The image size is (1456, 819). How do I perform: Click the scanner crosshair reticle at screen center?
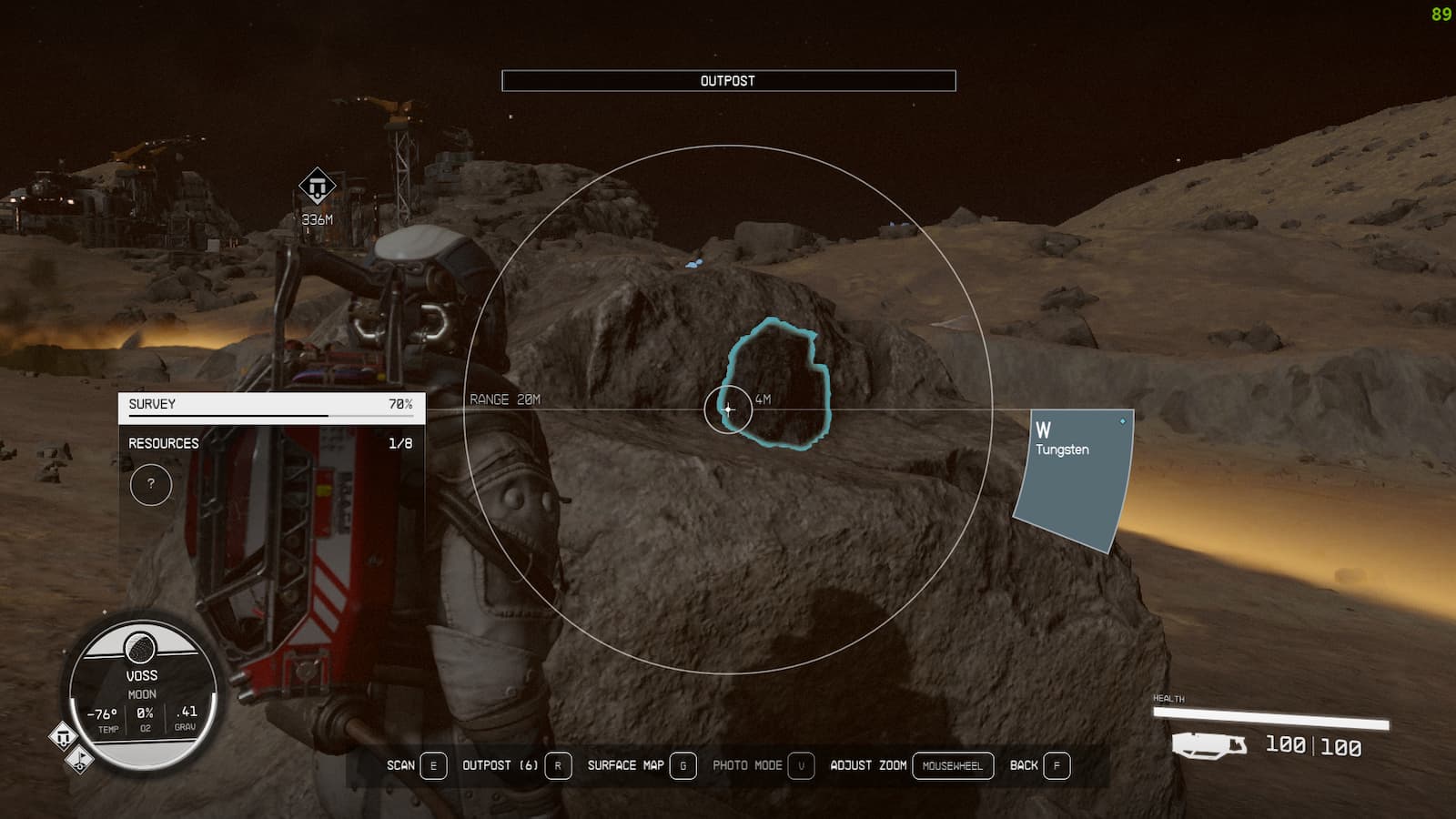pyautogui.click(x=728, y=409)
